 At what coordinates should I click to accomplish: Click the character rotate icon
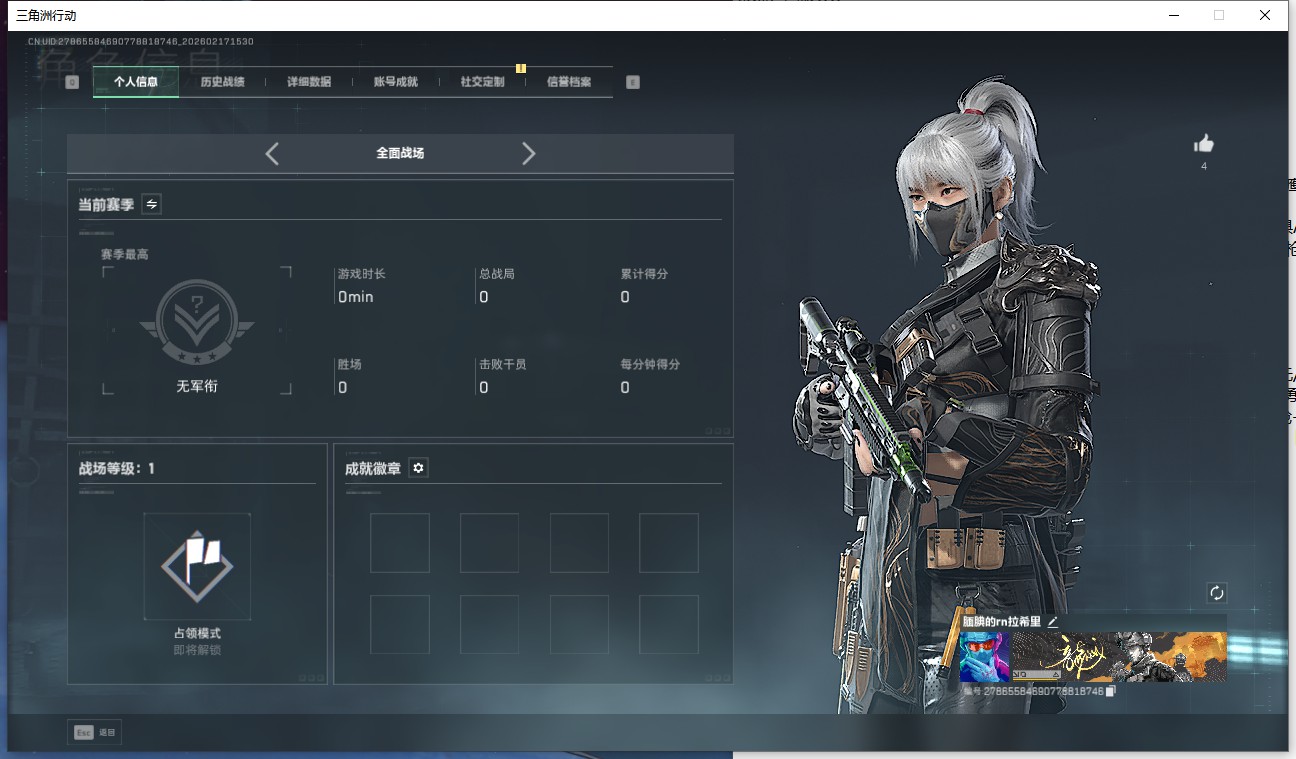pos(1217,592)
